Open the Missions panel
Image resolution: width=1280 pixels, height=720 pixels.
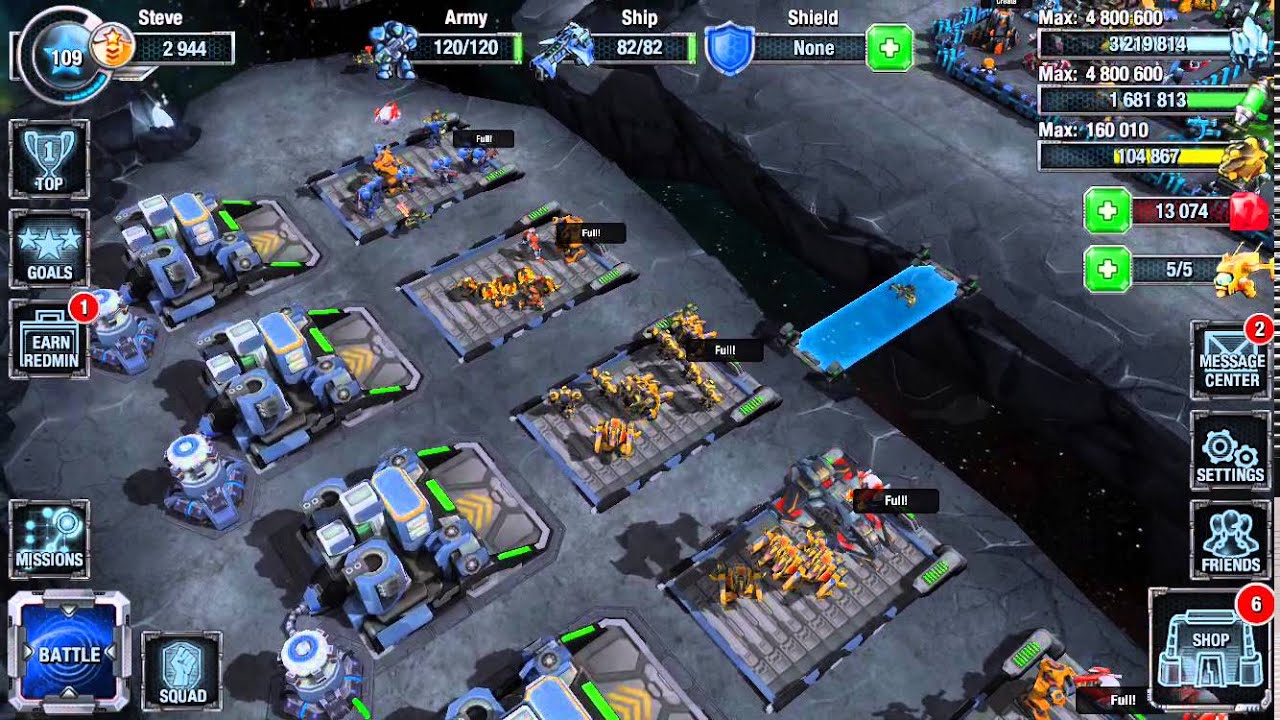49,538
